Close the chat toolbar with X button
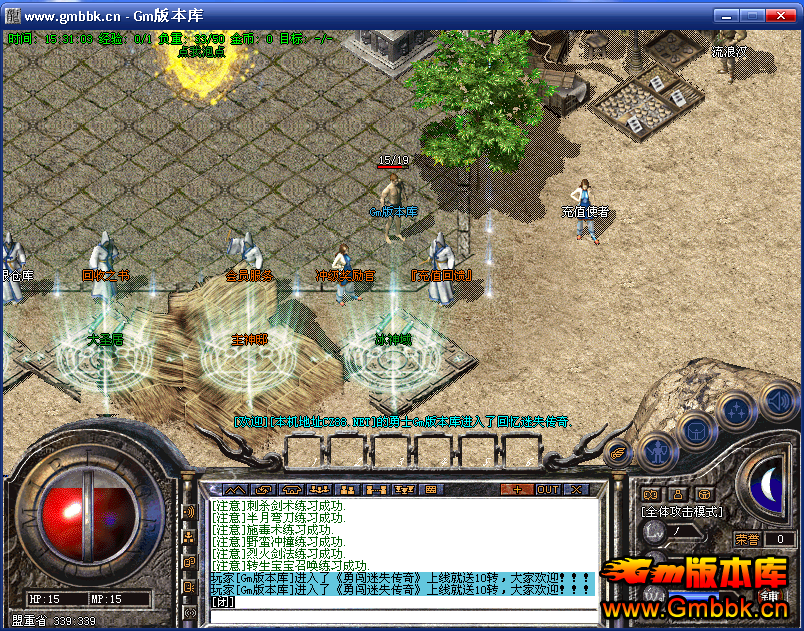The width and height of the screenshot is (804, 631). [575, 489]
